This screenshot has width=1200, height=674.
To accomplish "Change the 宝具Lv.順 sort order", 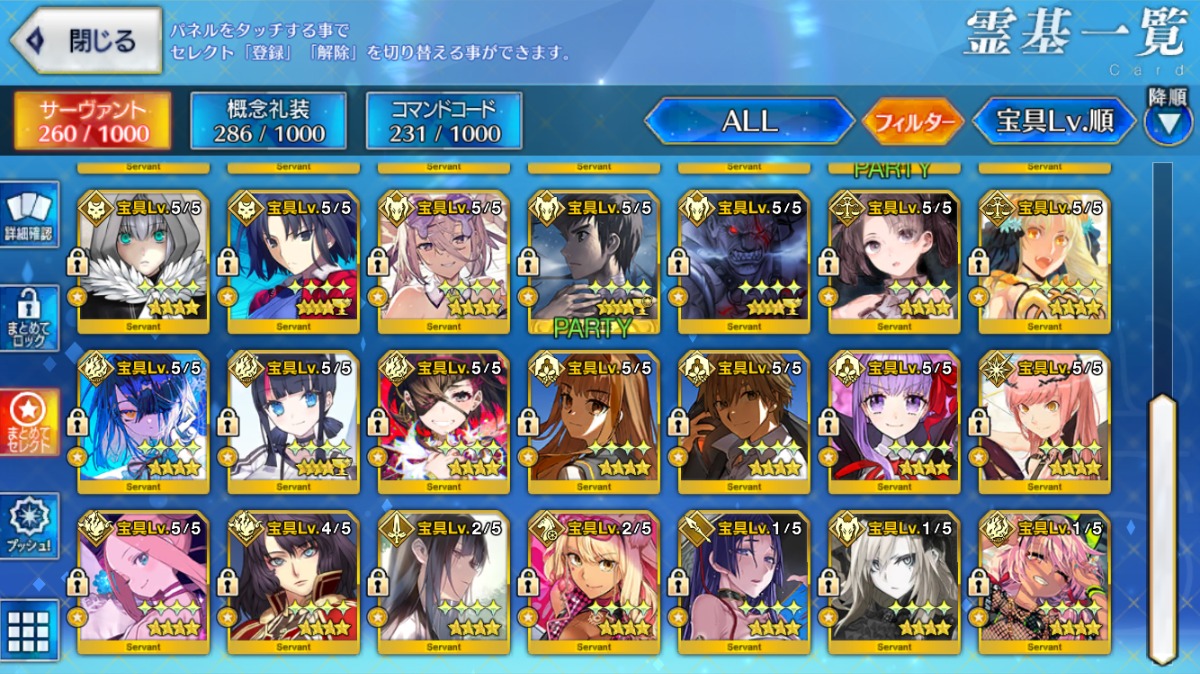I will 1055,122.
